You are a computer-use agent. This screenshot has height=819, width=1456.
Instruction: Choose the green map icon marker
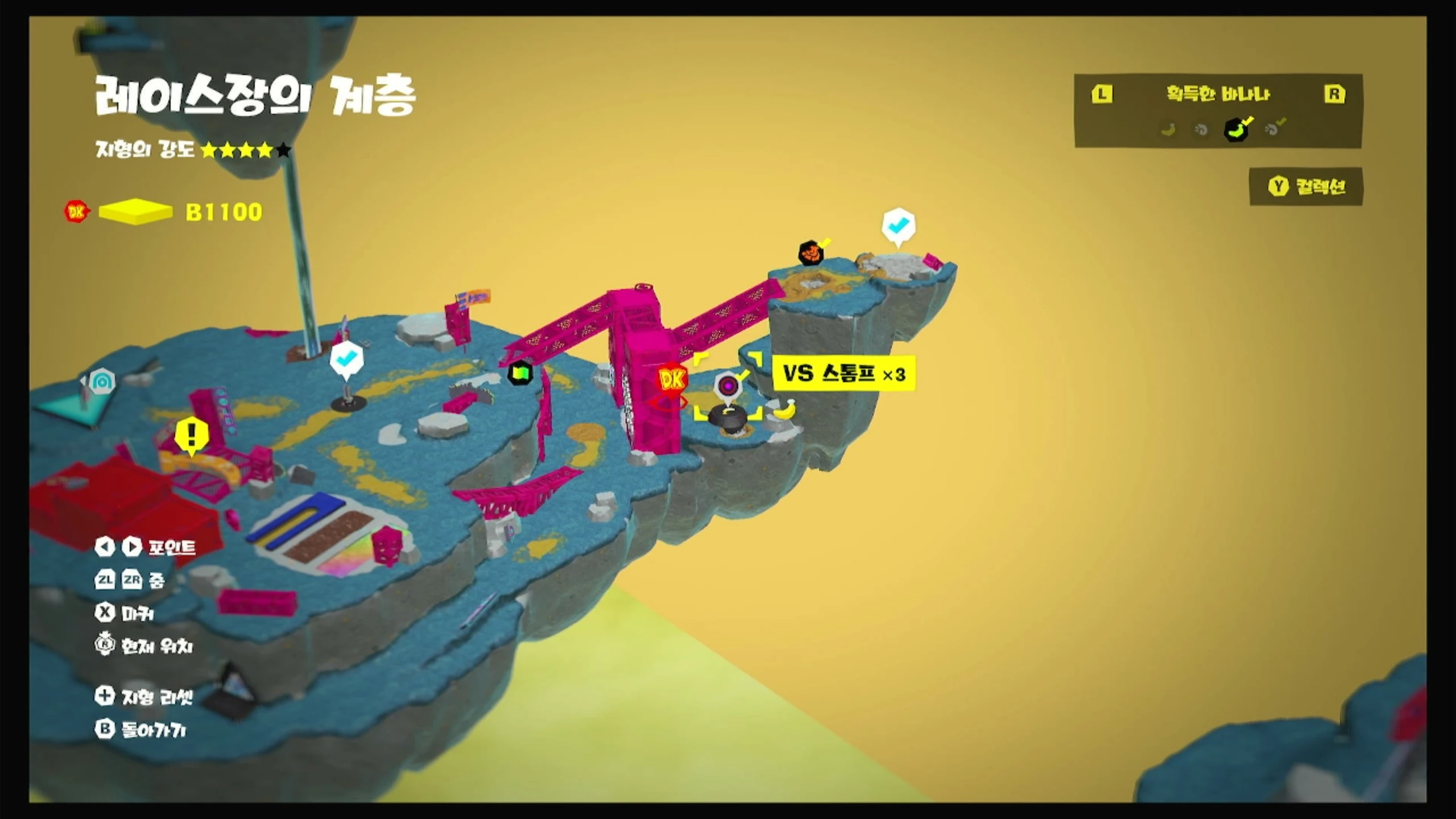point(520,374)
